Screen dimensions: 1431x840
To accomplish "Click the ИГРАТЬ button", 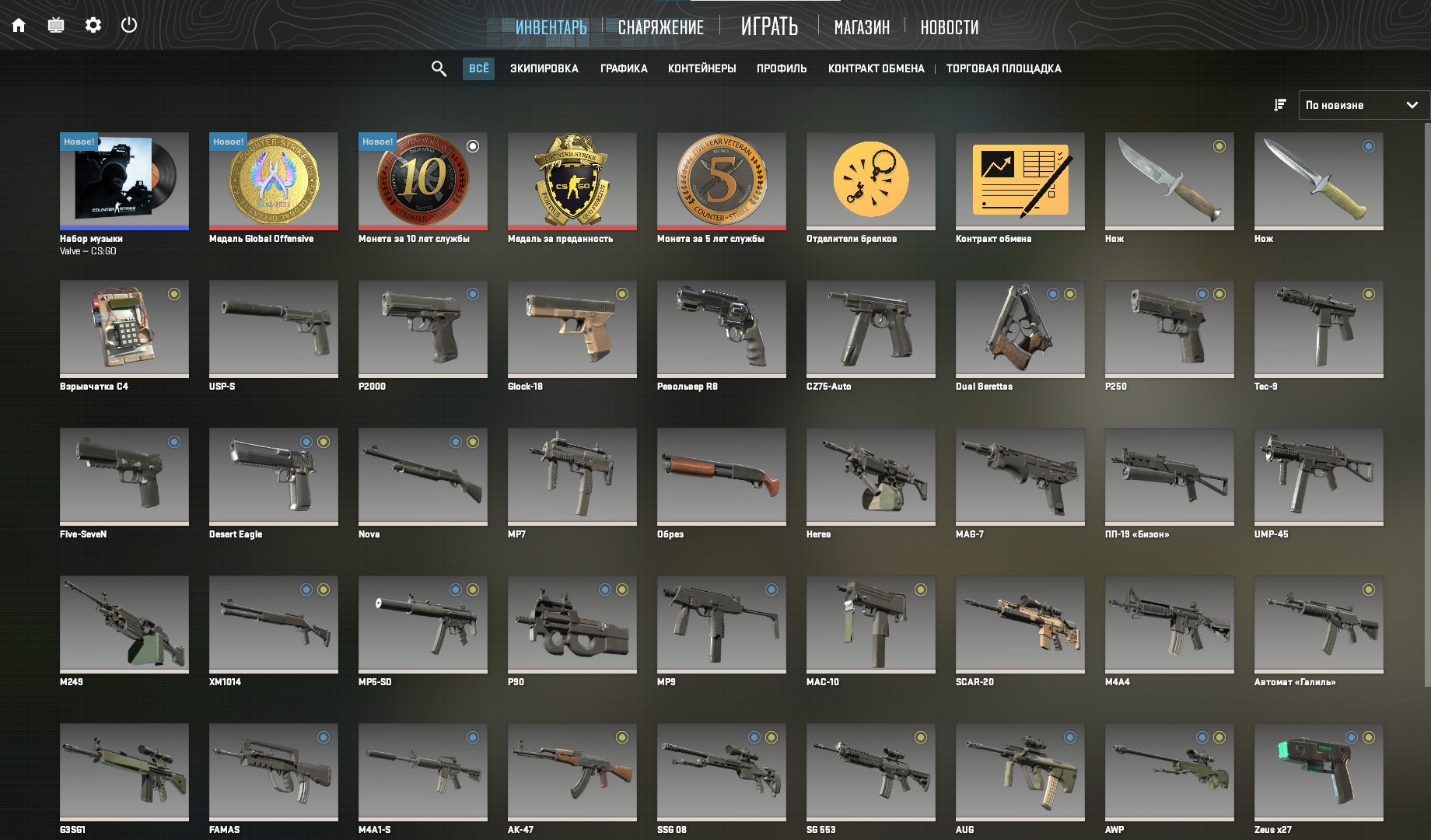I will [x=770, y=26].
